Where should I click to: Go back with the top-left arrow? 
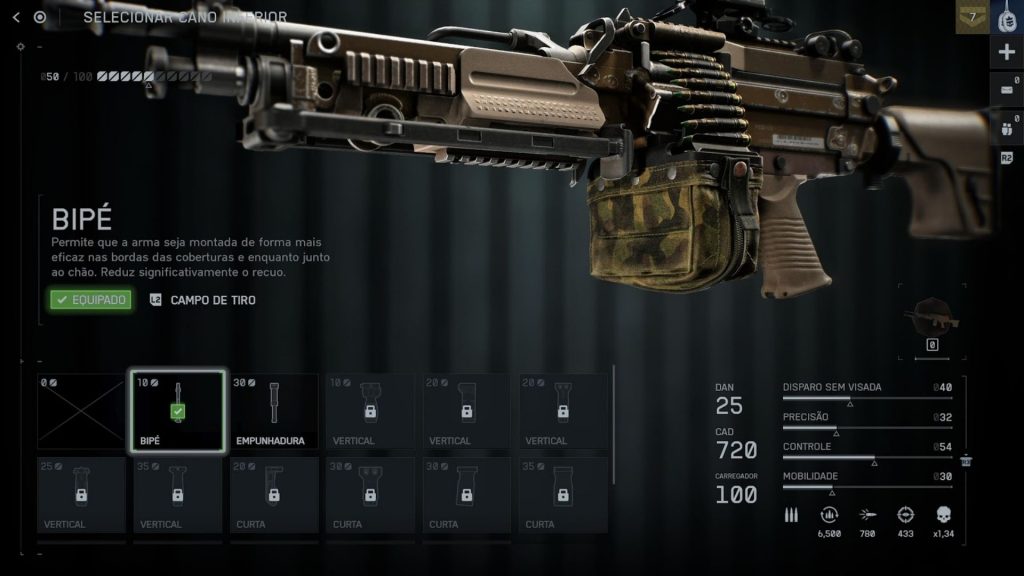click(x=16, y=17)
